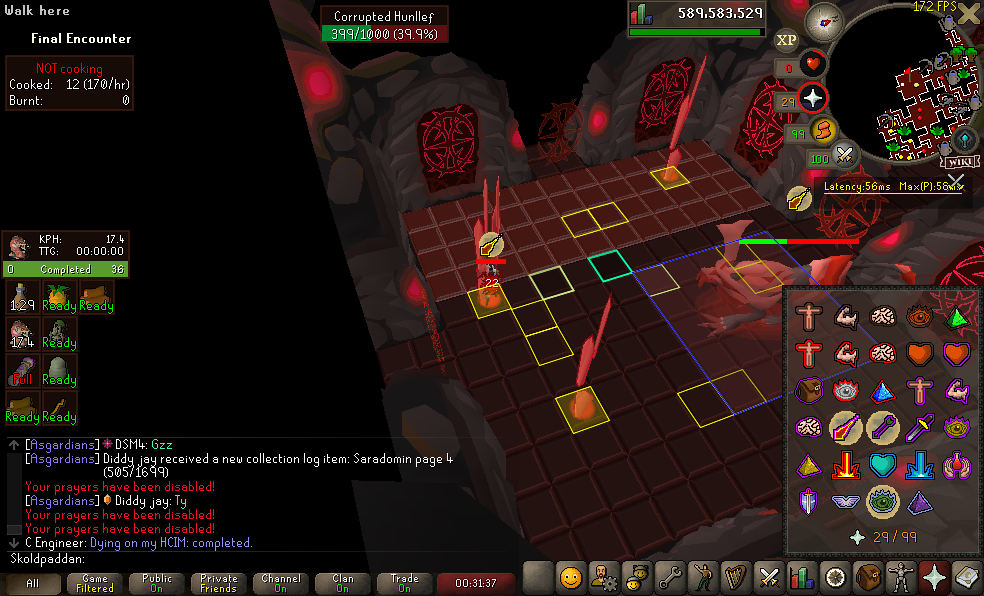Open the inventory backpack tab
This screenshot has width=984, height=596.
pyautogui.click(x=869, y=577)
